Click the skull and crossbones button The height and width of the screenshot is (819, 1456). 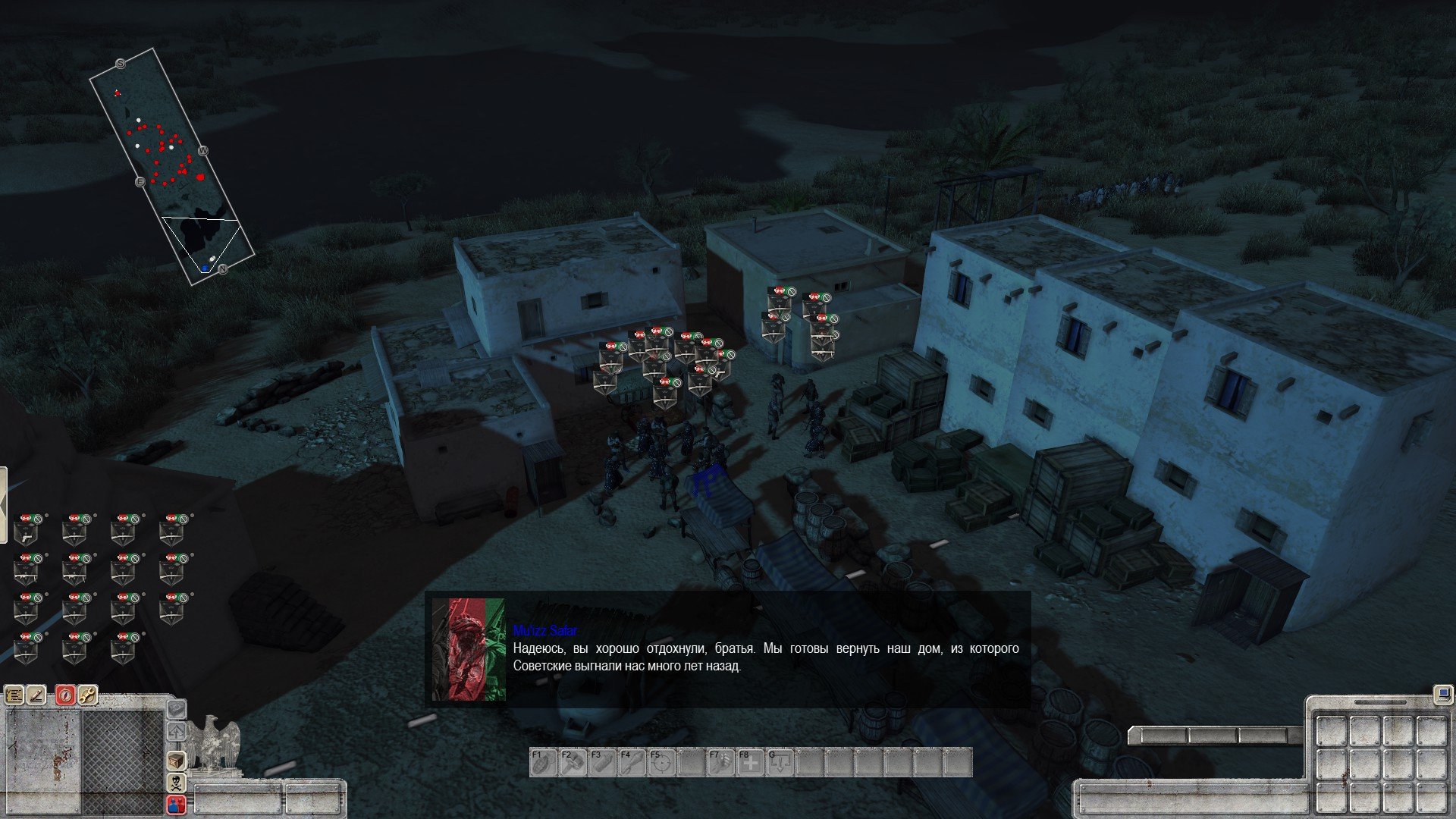coord(176,782)
